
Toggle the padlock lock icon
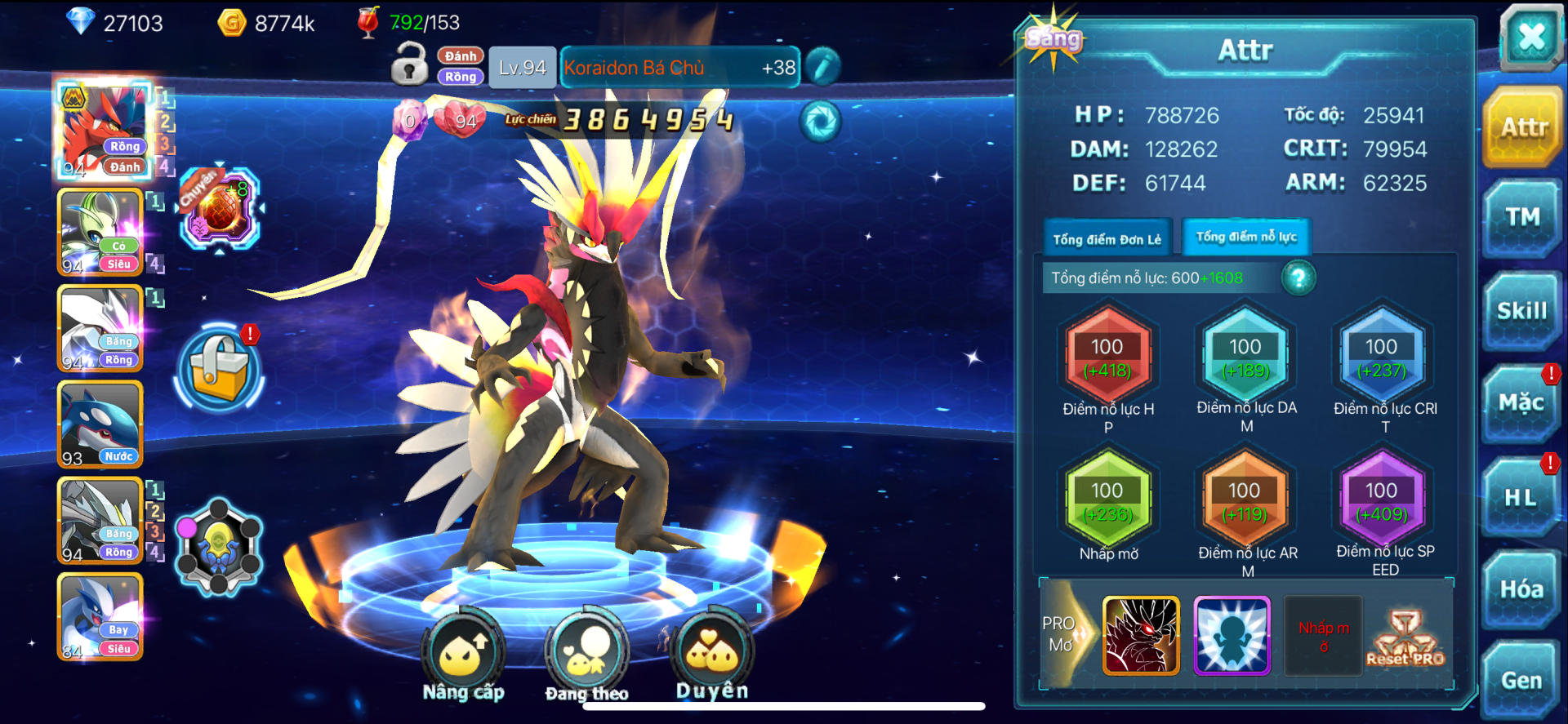point(409,64)
